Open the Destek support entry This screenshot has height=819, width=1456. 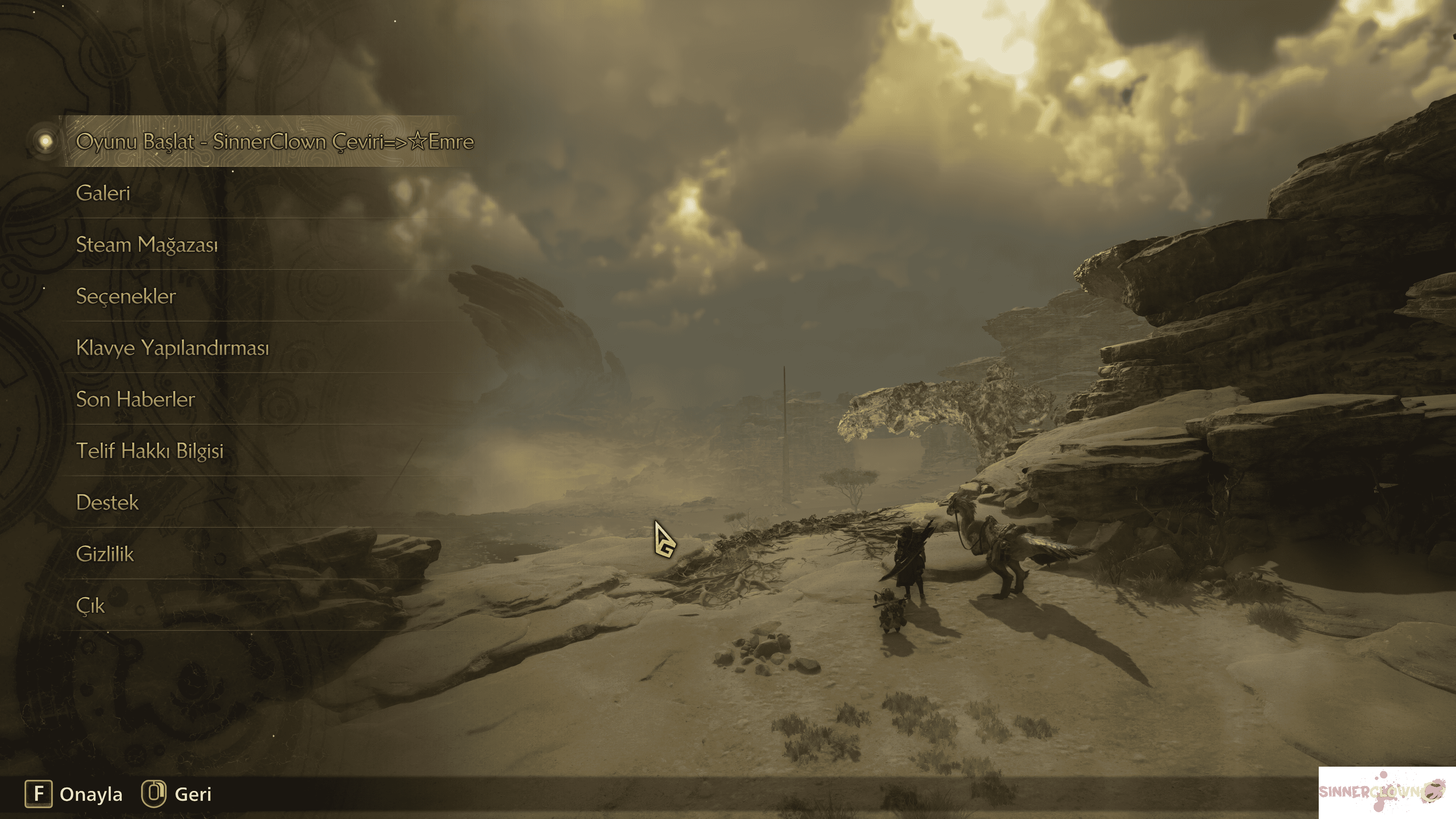point(107,502)
